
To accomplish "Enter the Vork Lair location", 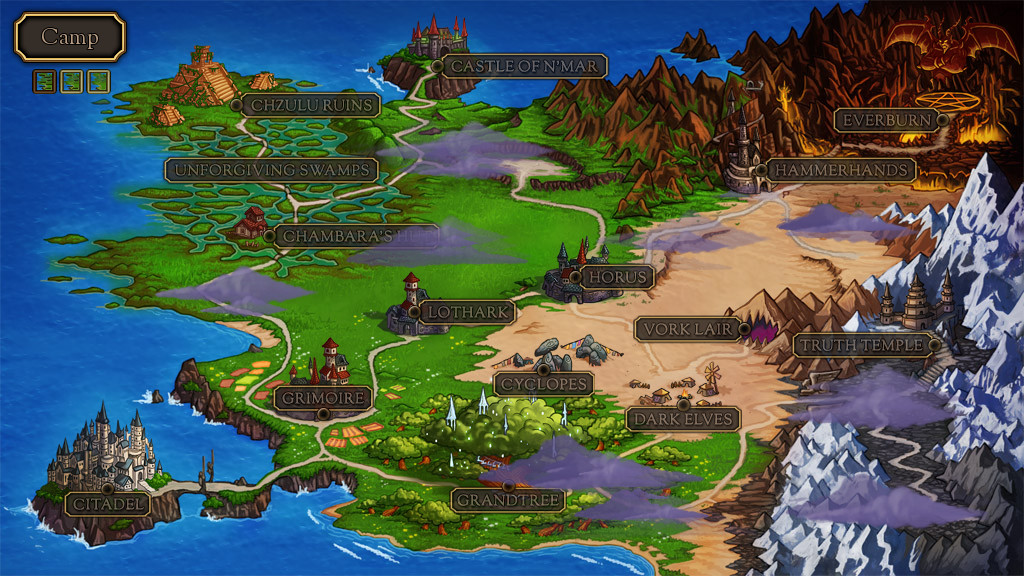I will 691,329.
